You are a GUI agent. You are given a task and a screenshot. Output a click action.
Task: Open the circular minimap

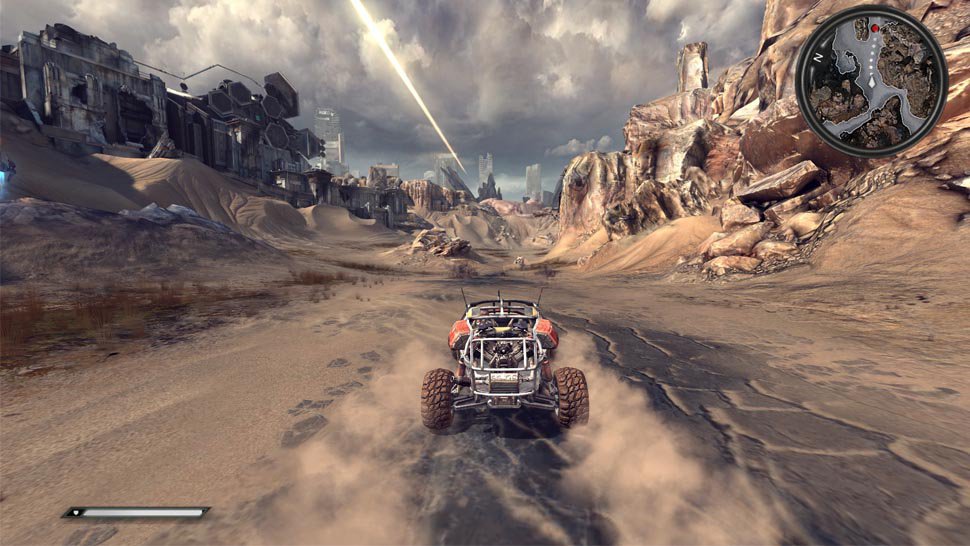pyautogui.click(x=871, y=80)
